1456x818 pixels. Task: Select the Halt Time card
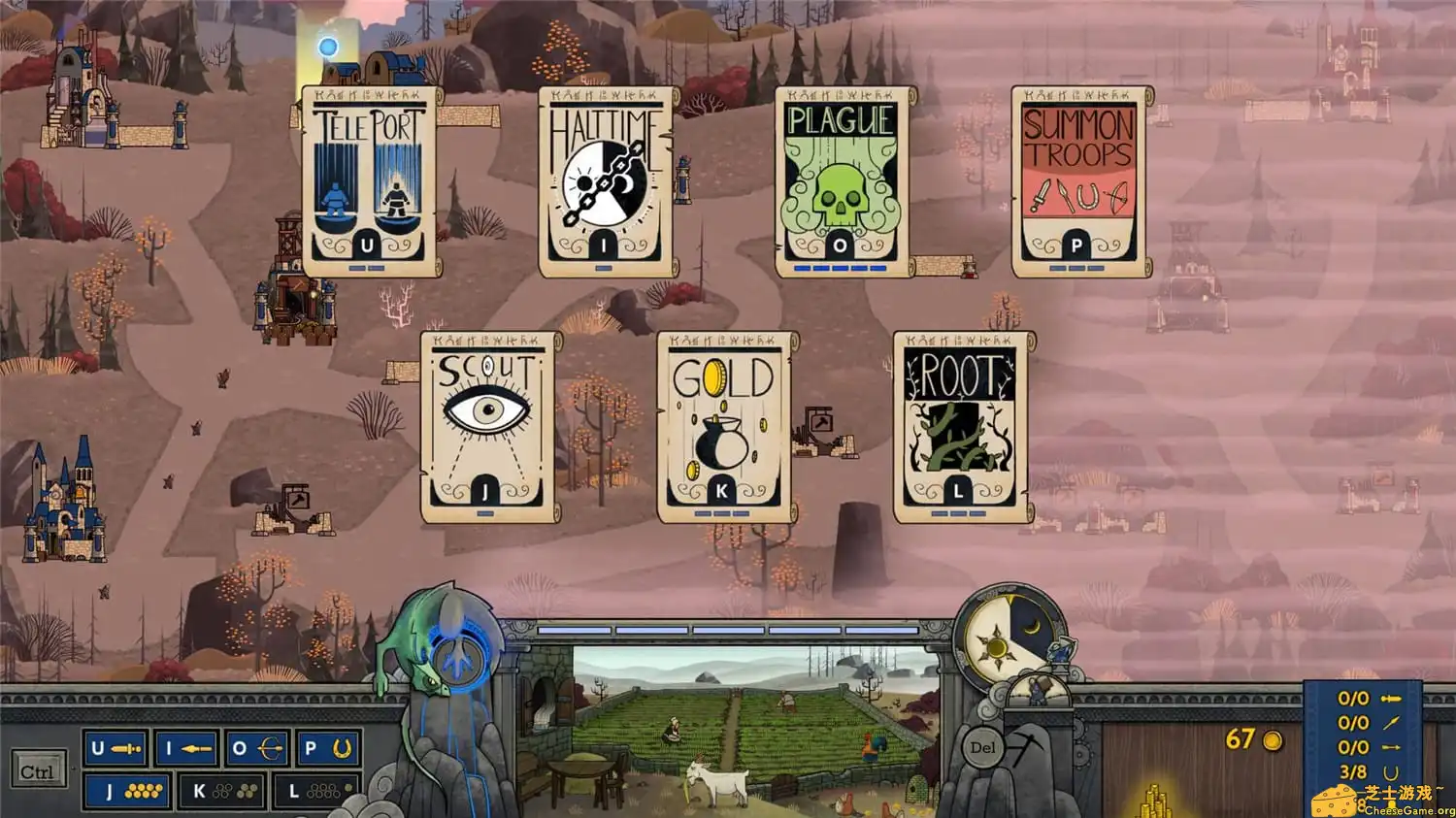(604, 181)
